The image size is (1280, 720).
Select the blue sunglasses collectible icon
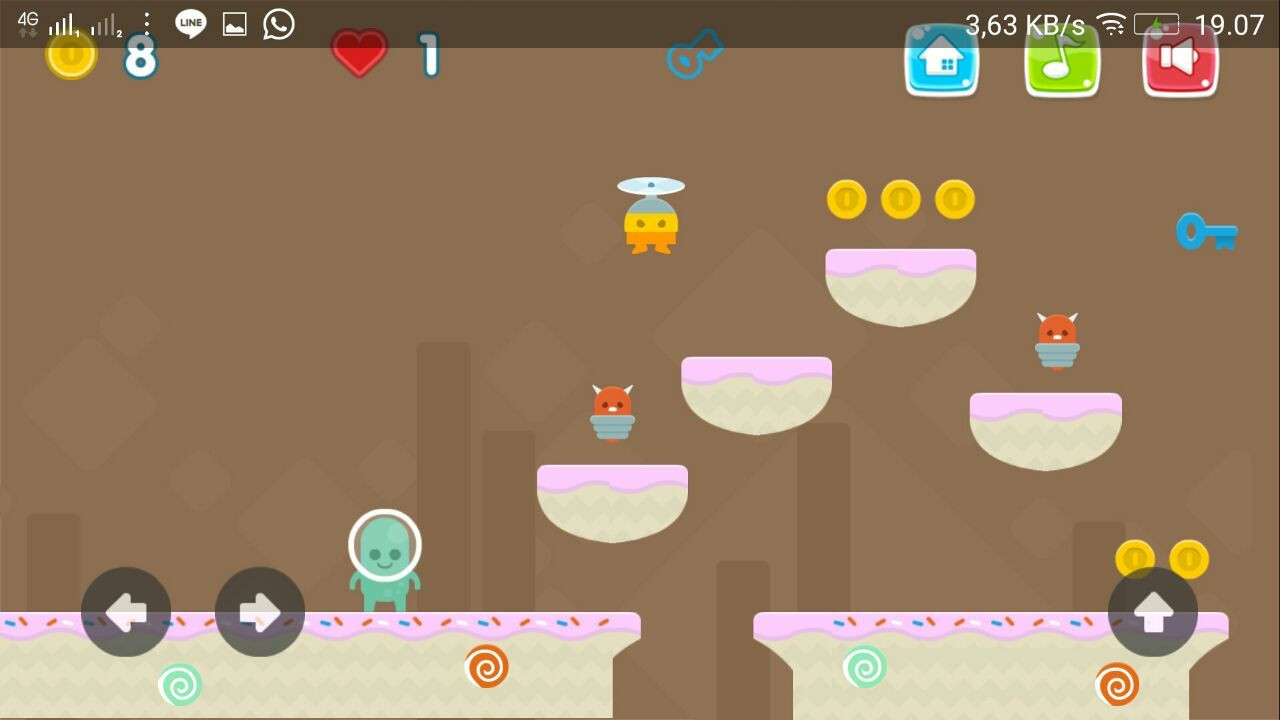693,57
